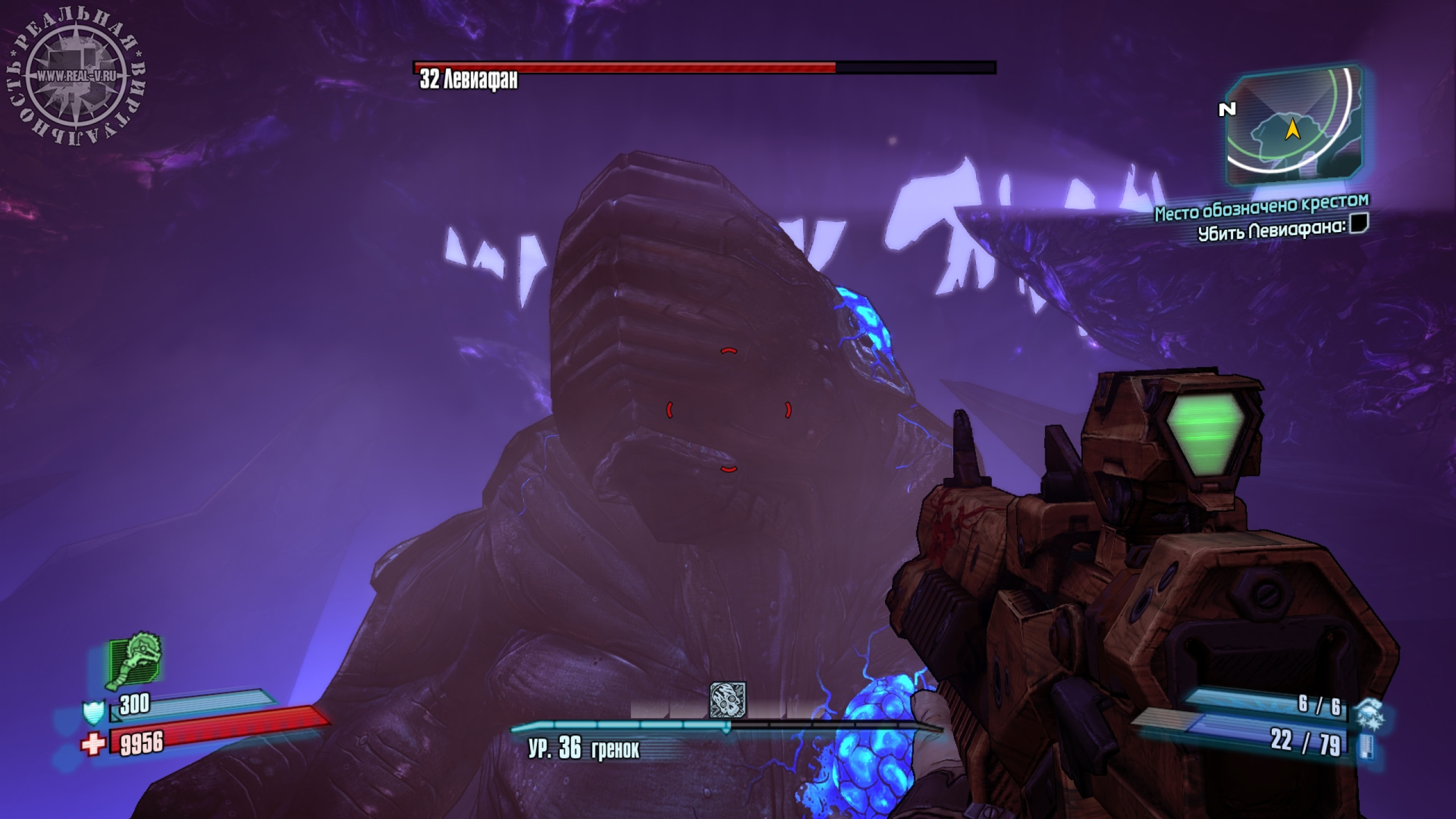This screenshot has width=1456, height=819.
Task: Click the shield icon beside 300
Action: [93, 712]
